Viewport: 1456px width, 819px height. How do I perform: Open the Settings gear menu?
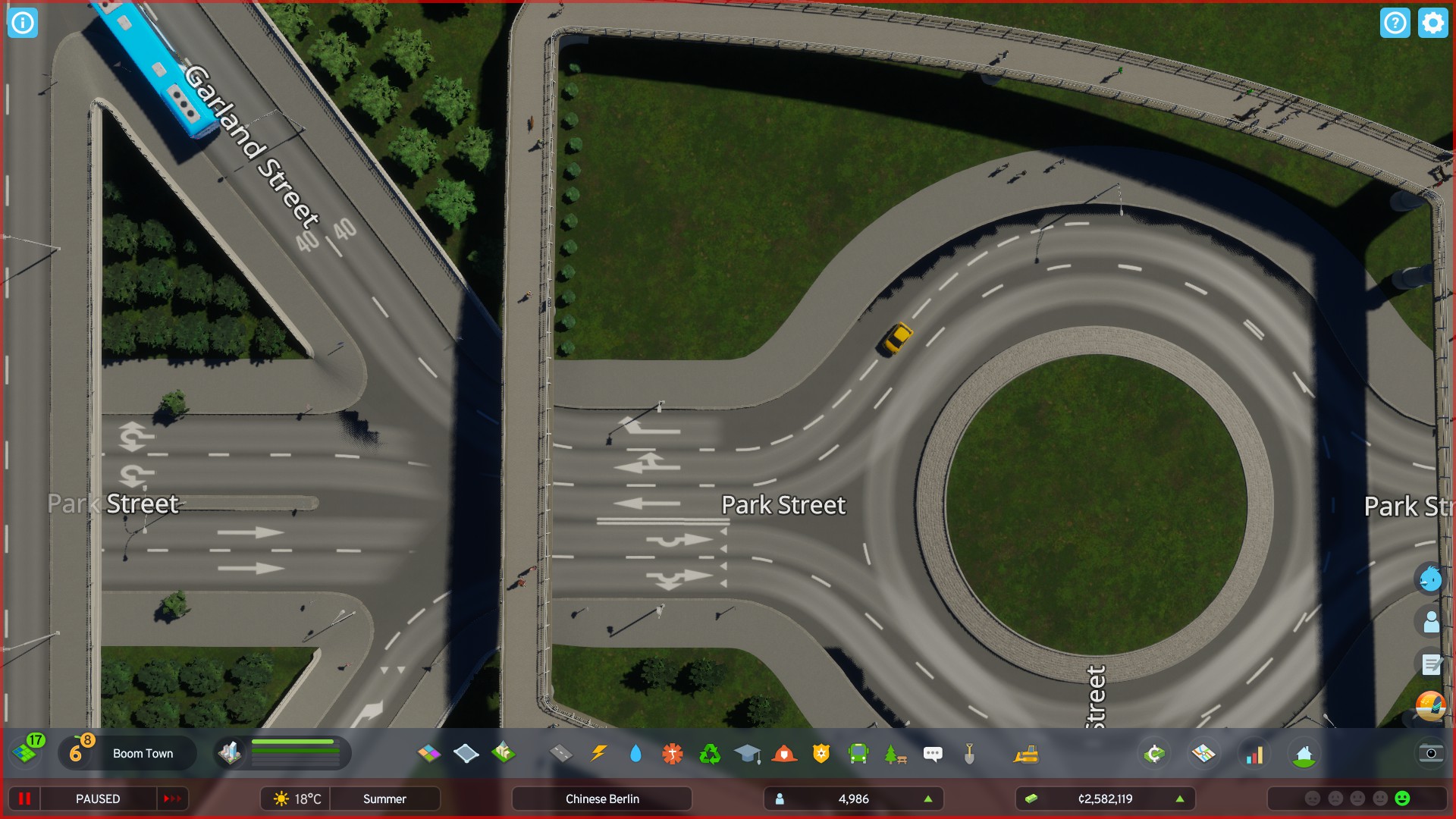coord(1432,23)
